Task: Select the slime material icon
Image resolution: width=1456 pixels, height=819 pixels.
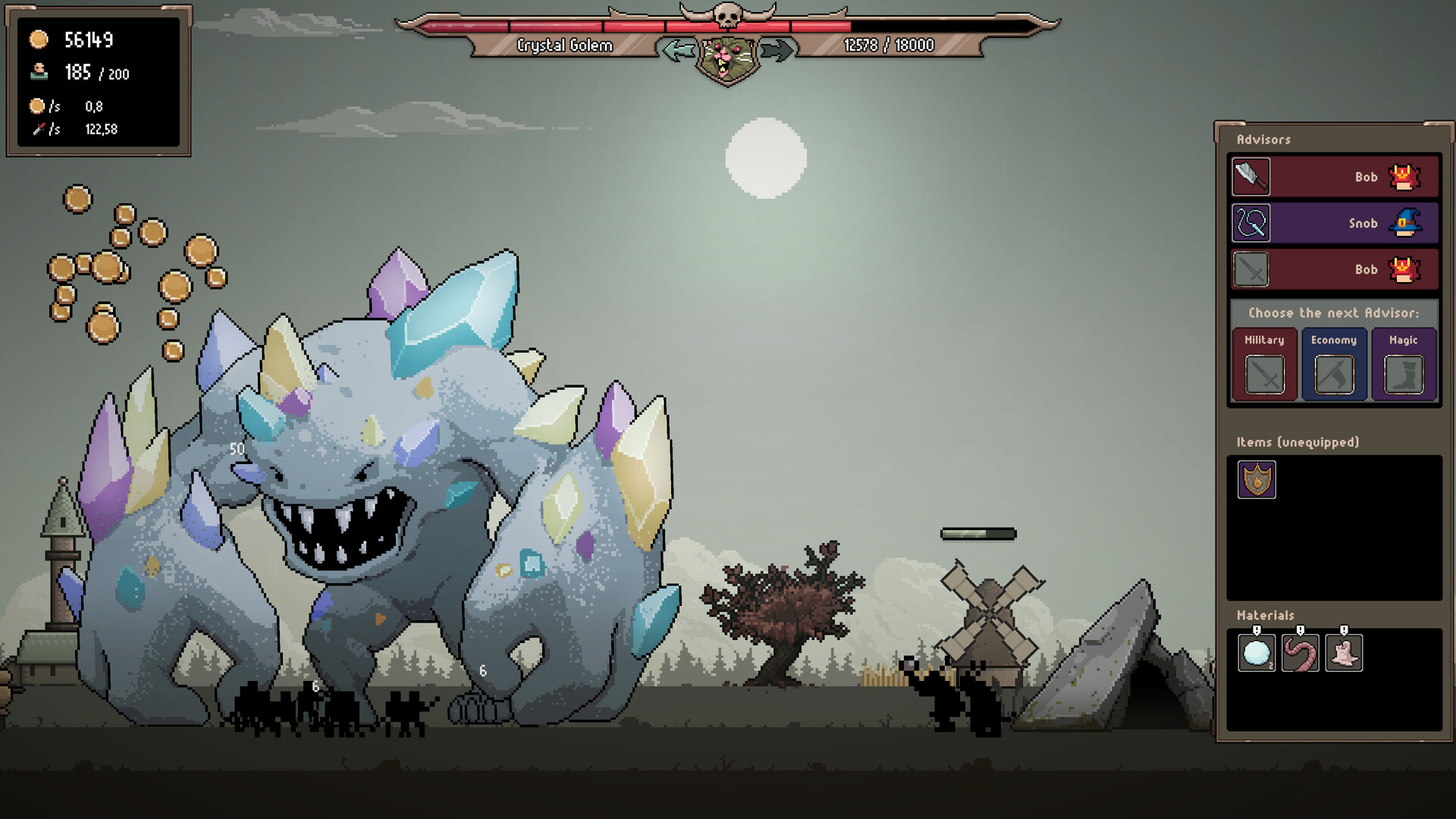Action: [x=1344, y=654]
